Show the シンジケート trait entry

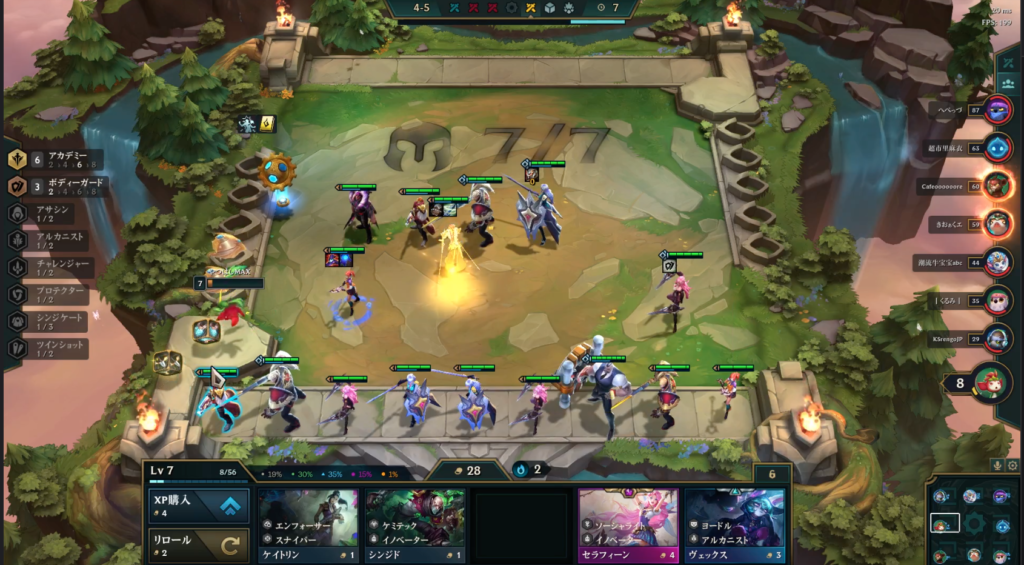pyautogui.click(x=50, y=321)
